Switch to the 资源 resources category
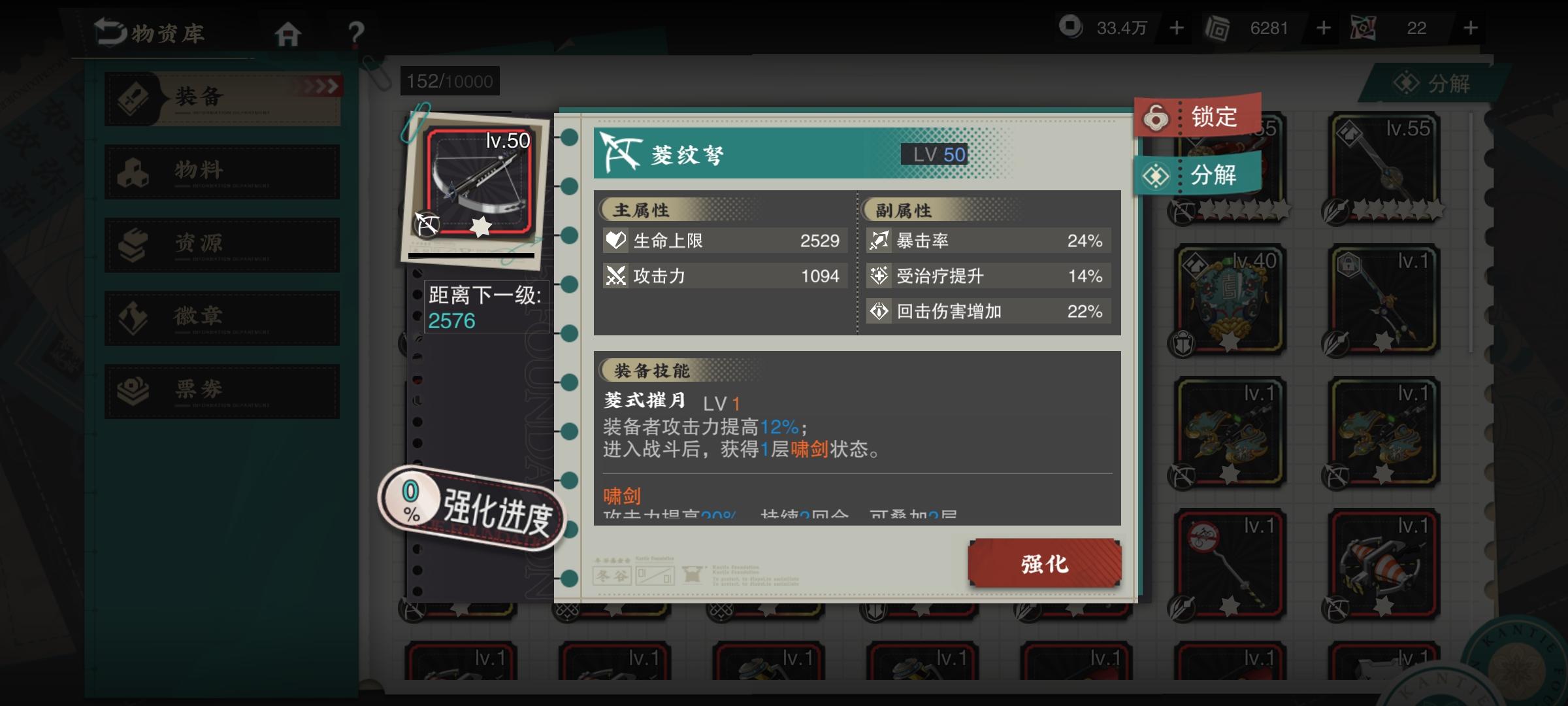Screen dimensions: 1568x706 tap(222, 244)
